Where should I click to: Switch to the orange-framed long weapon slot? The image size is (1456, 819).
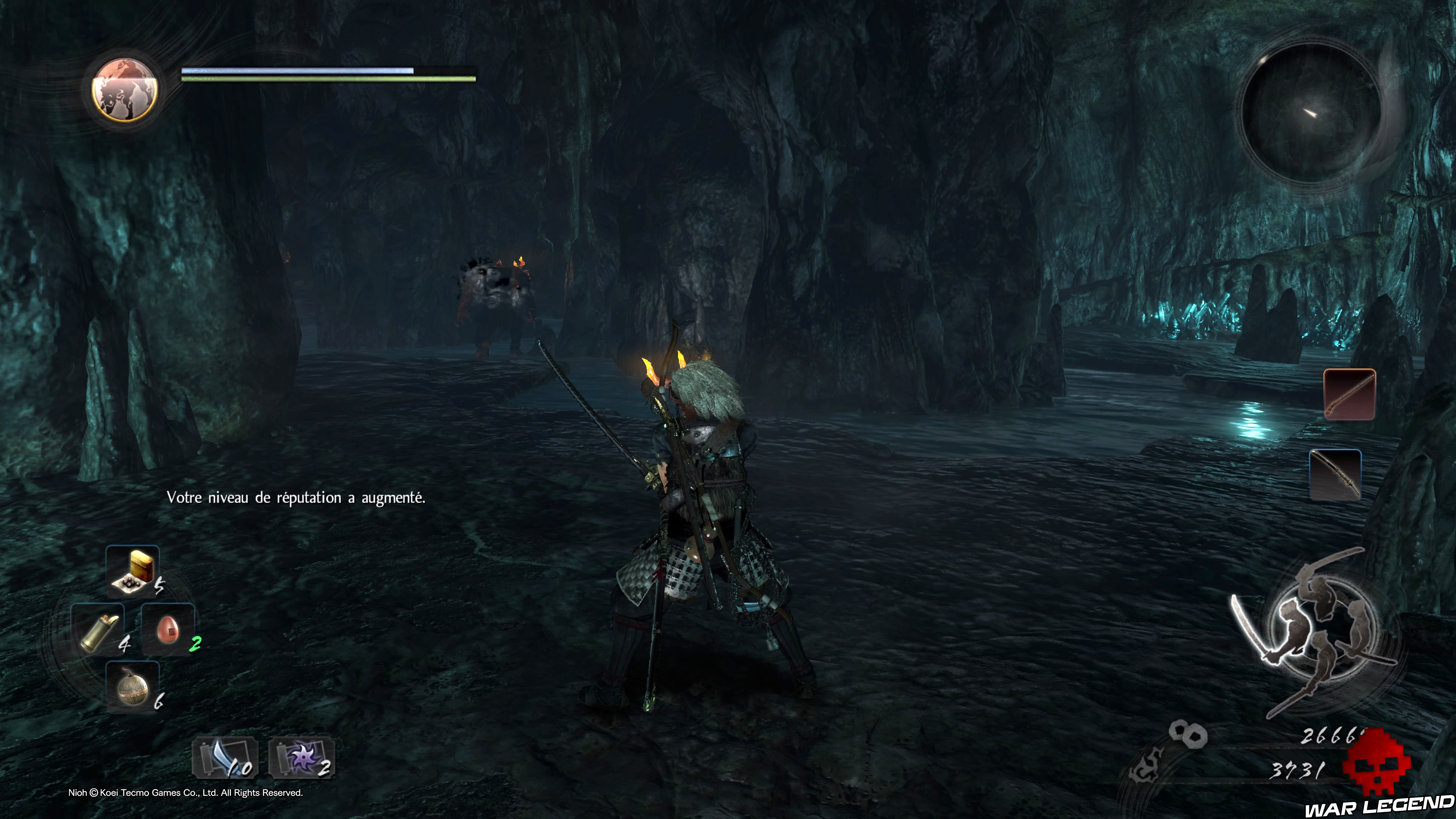pos(1349,394)
